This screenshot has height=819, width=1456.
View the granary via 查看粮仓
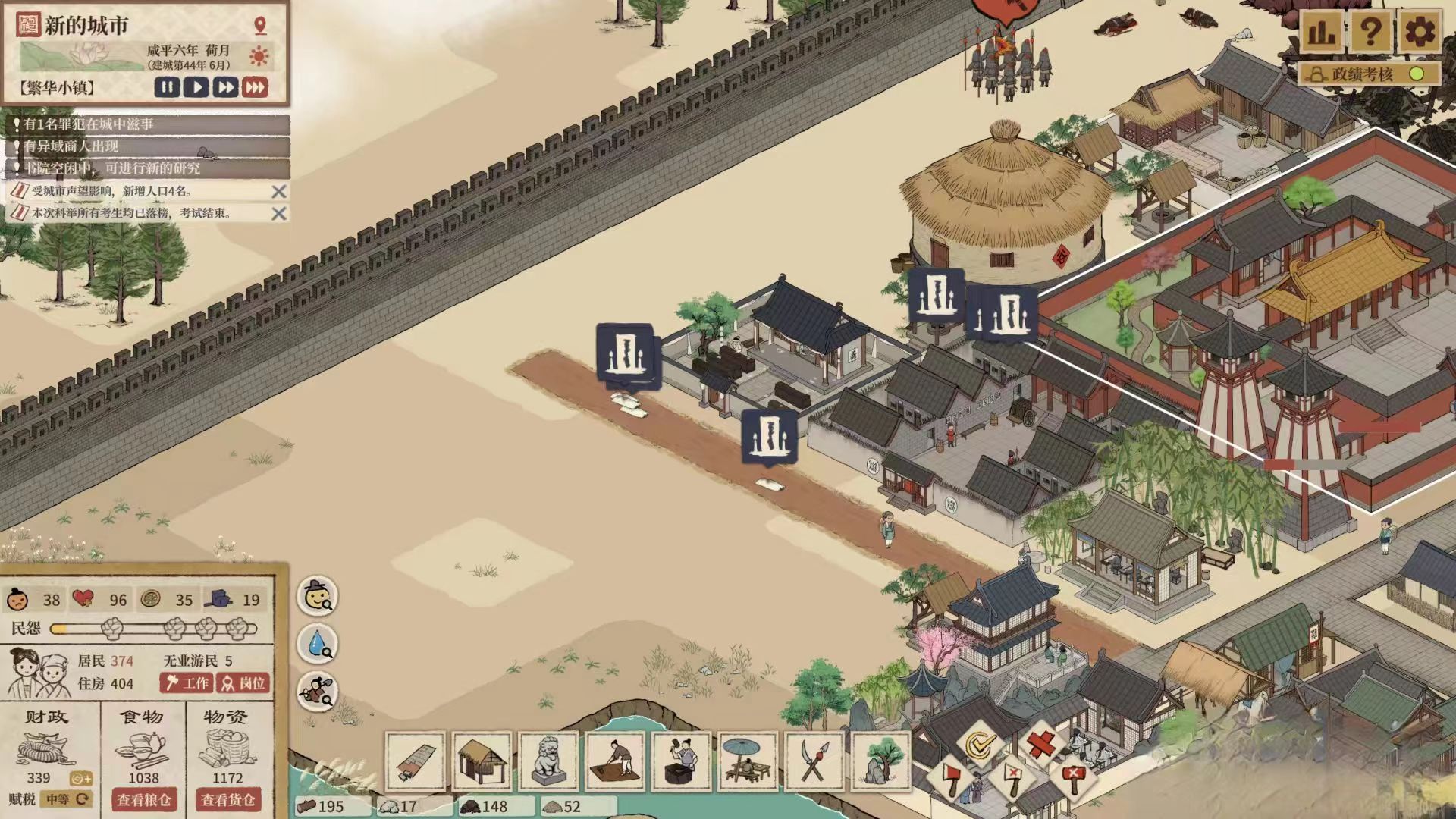(143, 800)
